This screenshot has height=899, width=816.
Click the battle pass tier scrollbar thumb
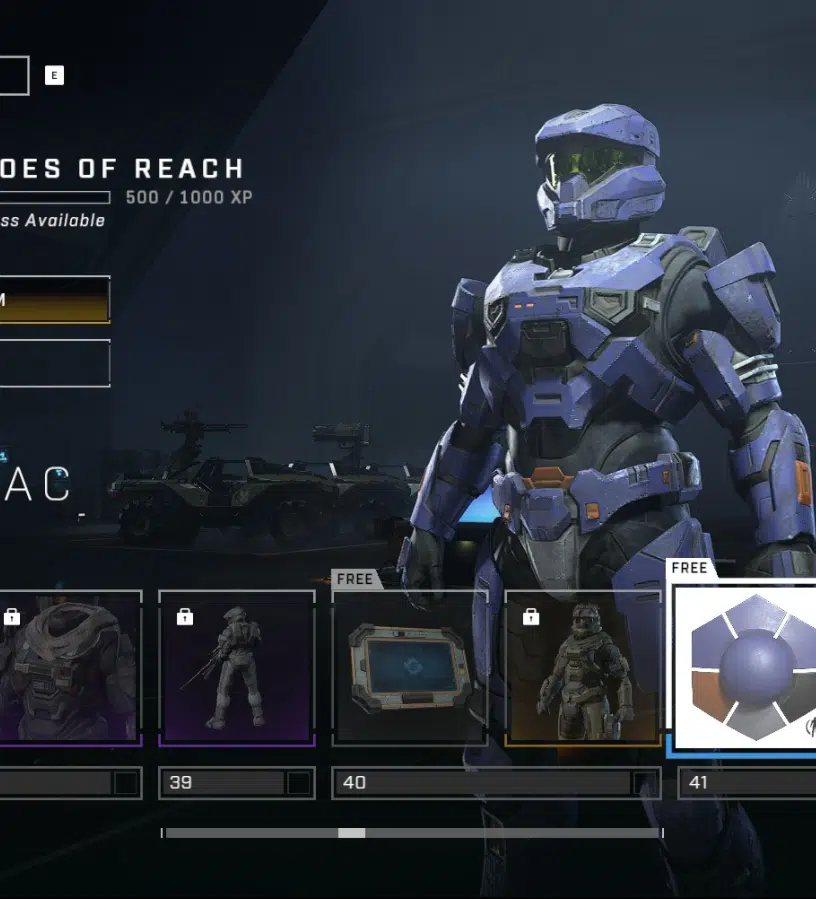tap(351, 833)
